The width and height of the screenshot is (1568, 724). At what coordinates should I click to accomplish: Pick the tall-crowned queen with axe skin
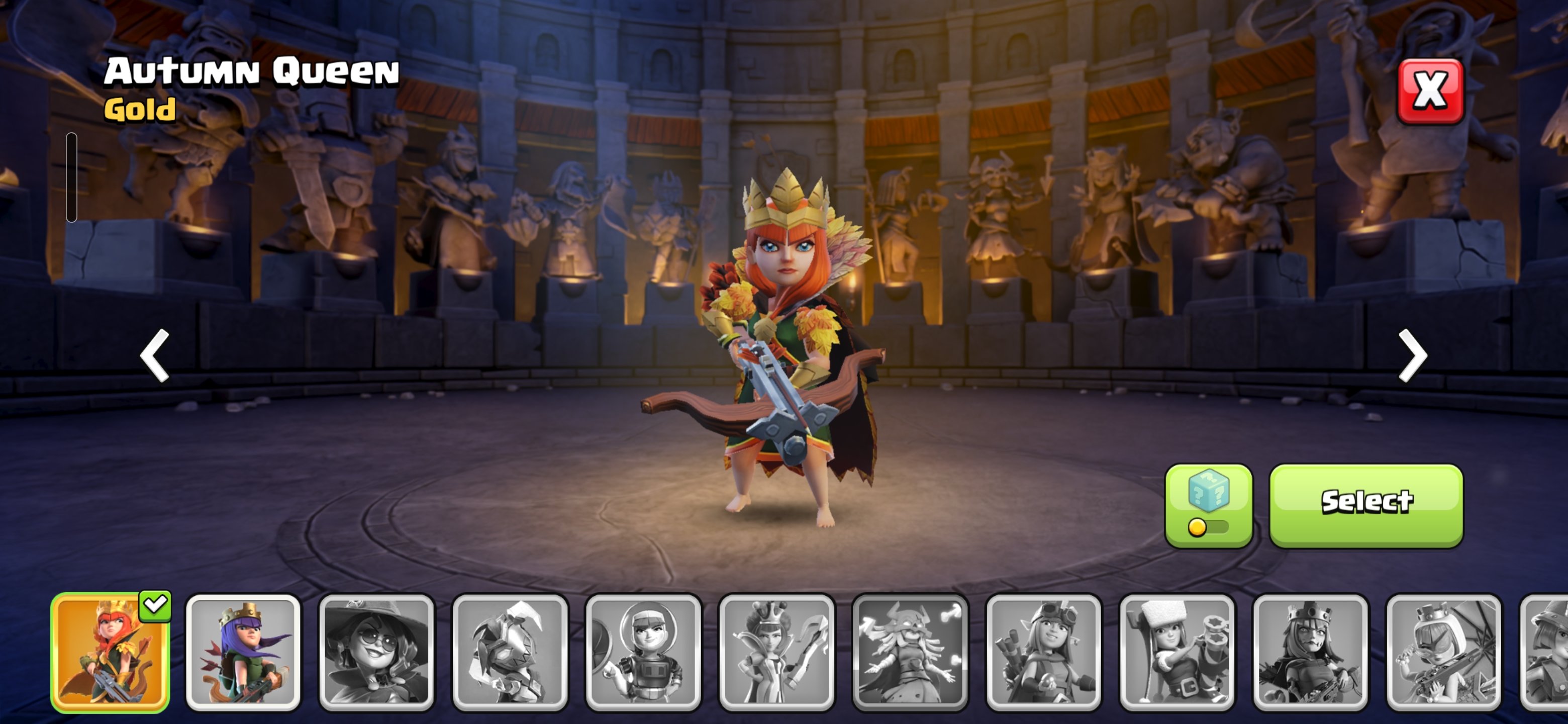coord(776,652)
